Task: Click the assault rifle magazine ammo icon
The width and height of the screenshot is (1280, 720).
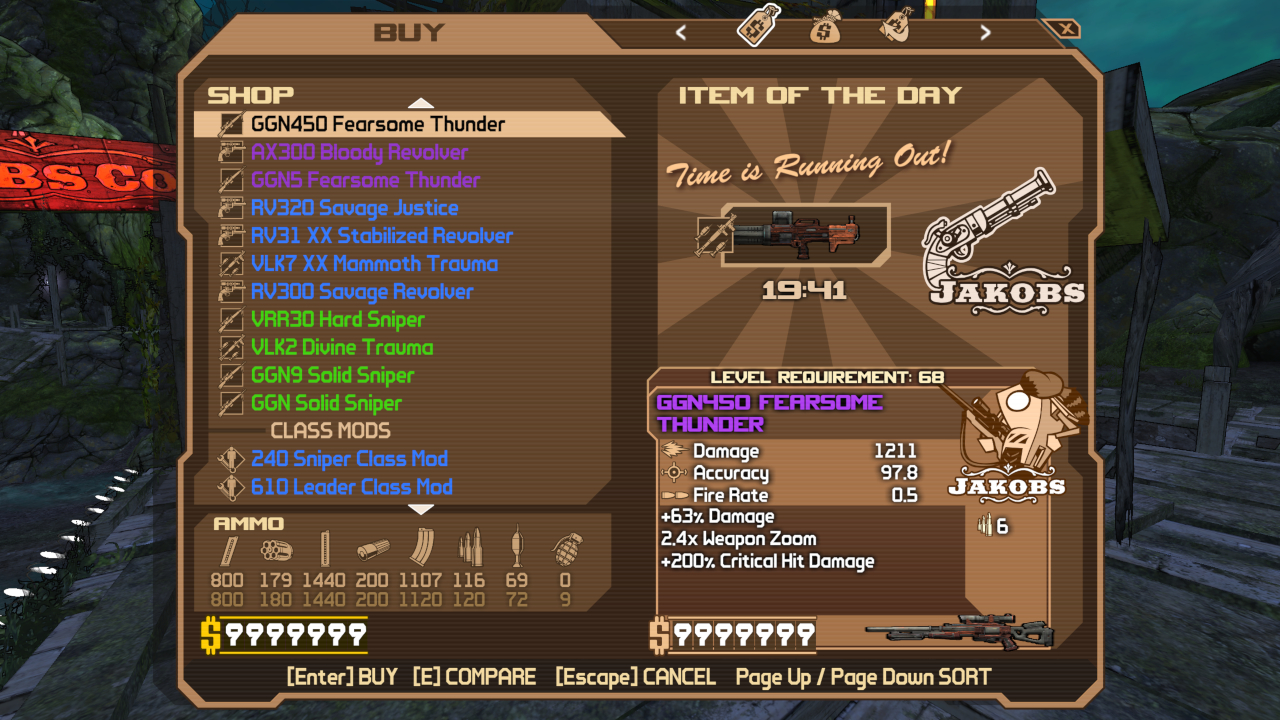Action: 423,547
